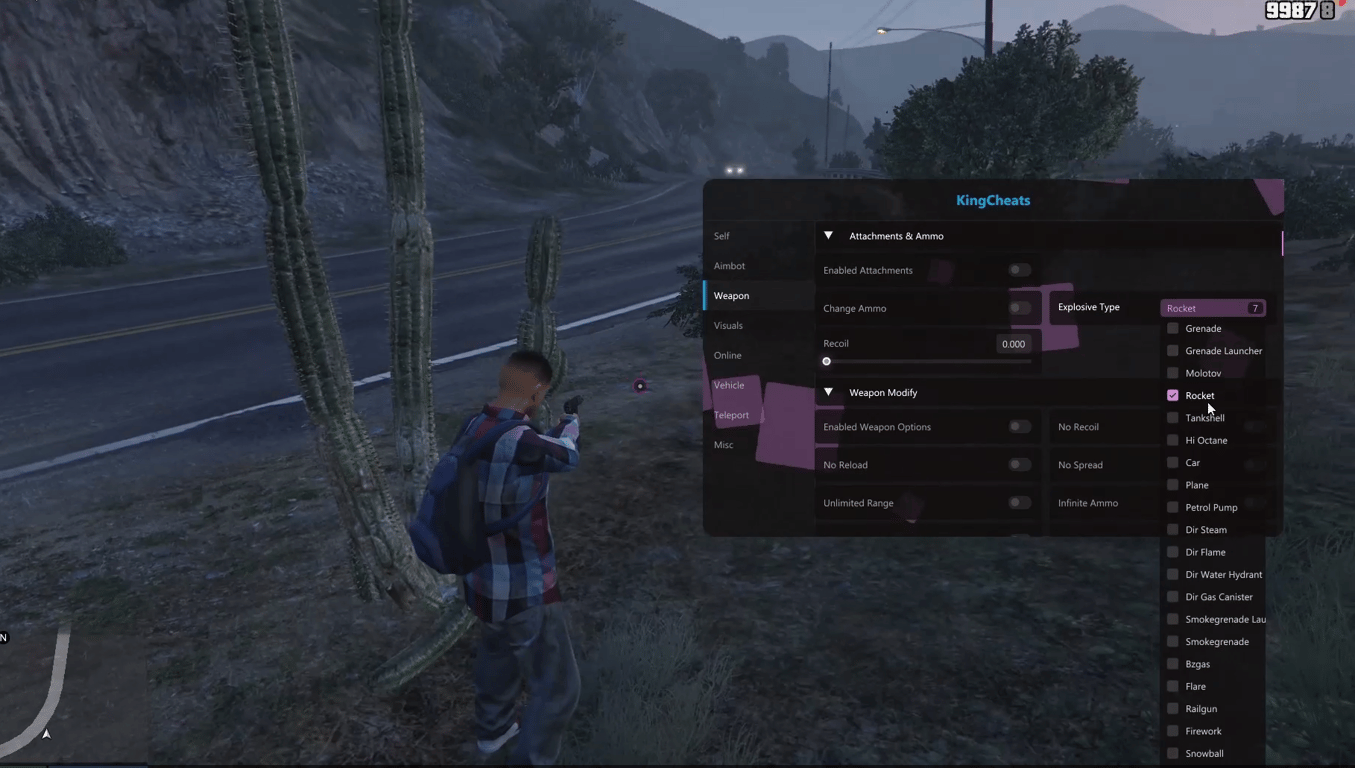This screenshot has height=768, width=1355.
Task: Open the Teleport tab
Action: point(731,415)
